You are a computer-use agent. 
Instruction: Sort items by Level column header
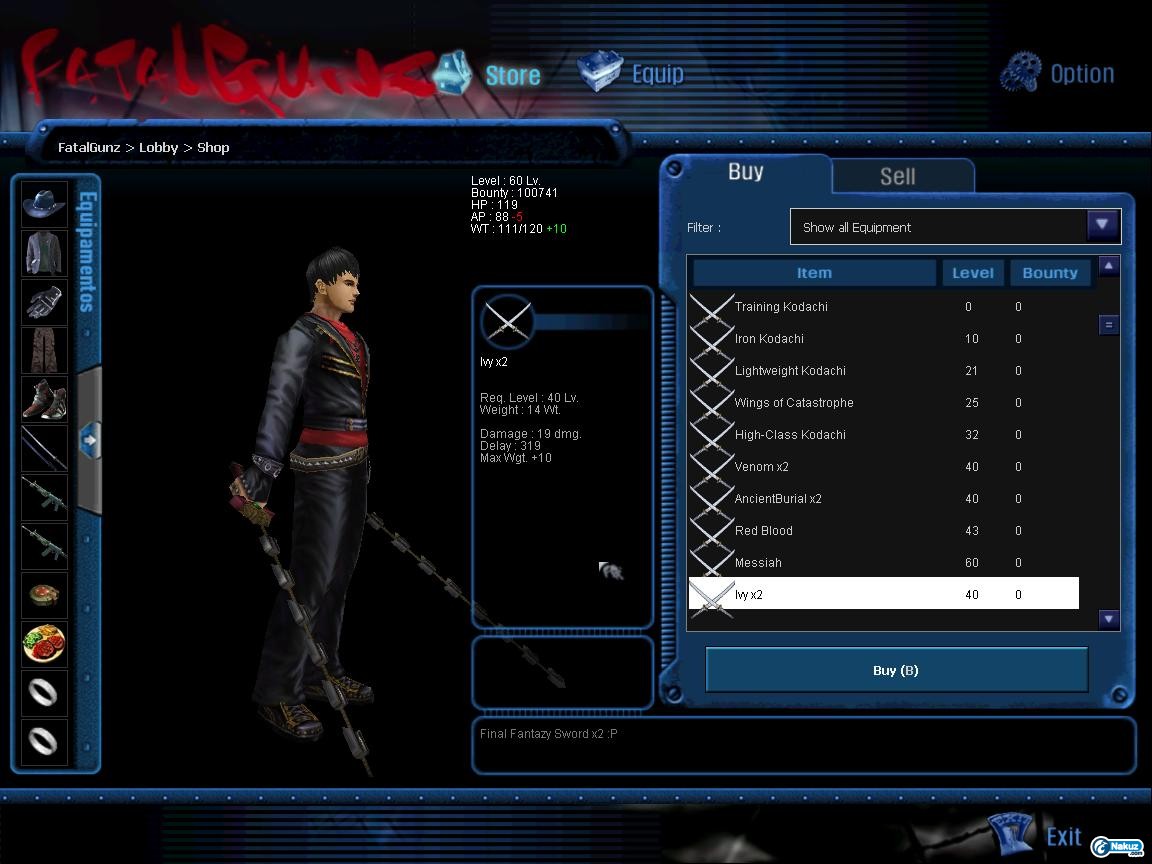pos(972,273)
